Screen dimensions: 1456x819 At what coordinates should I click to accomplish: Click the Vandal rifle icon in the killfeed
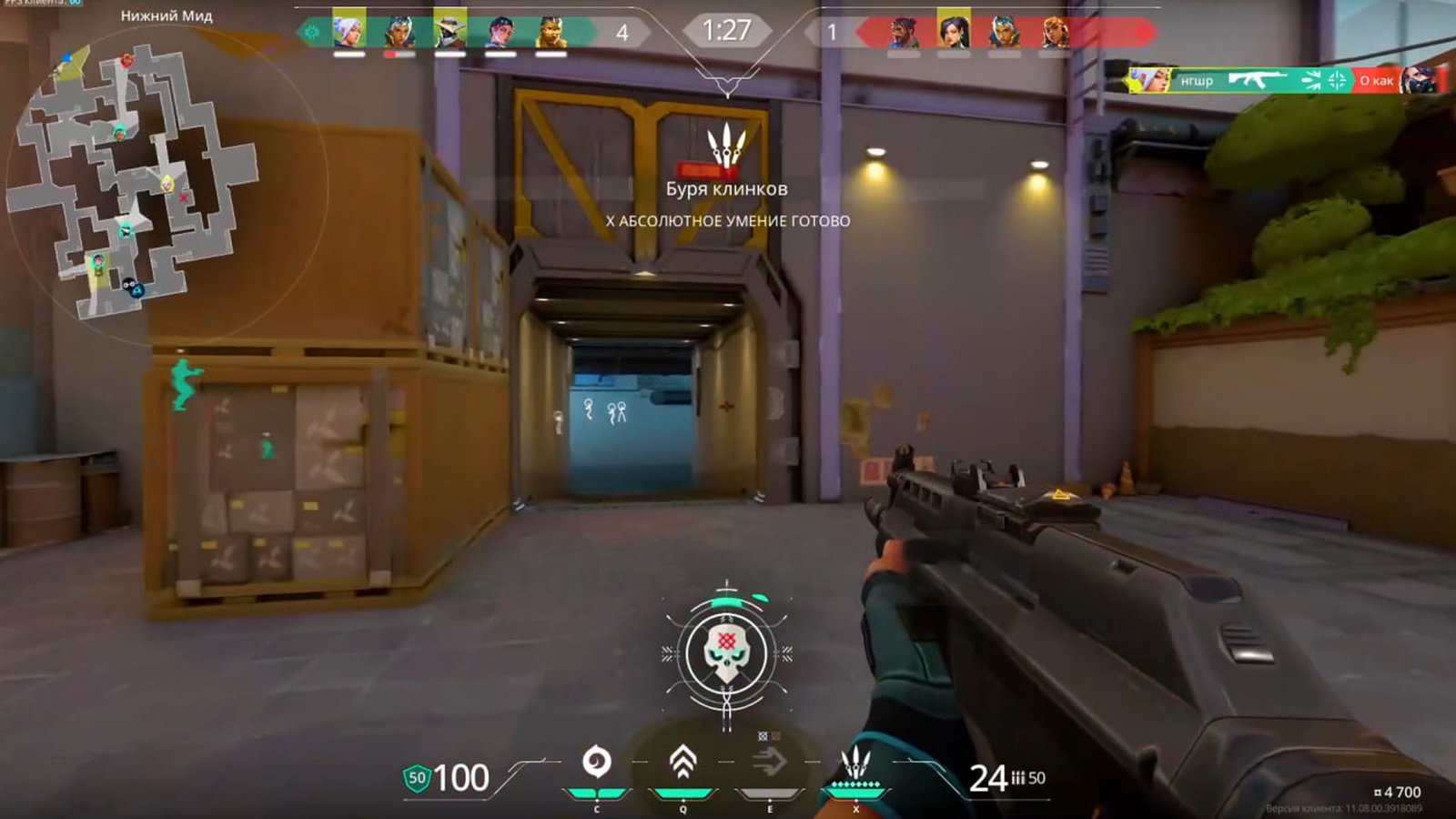1256,80
